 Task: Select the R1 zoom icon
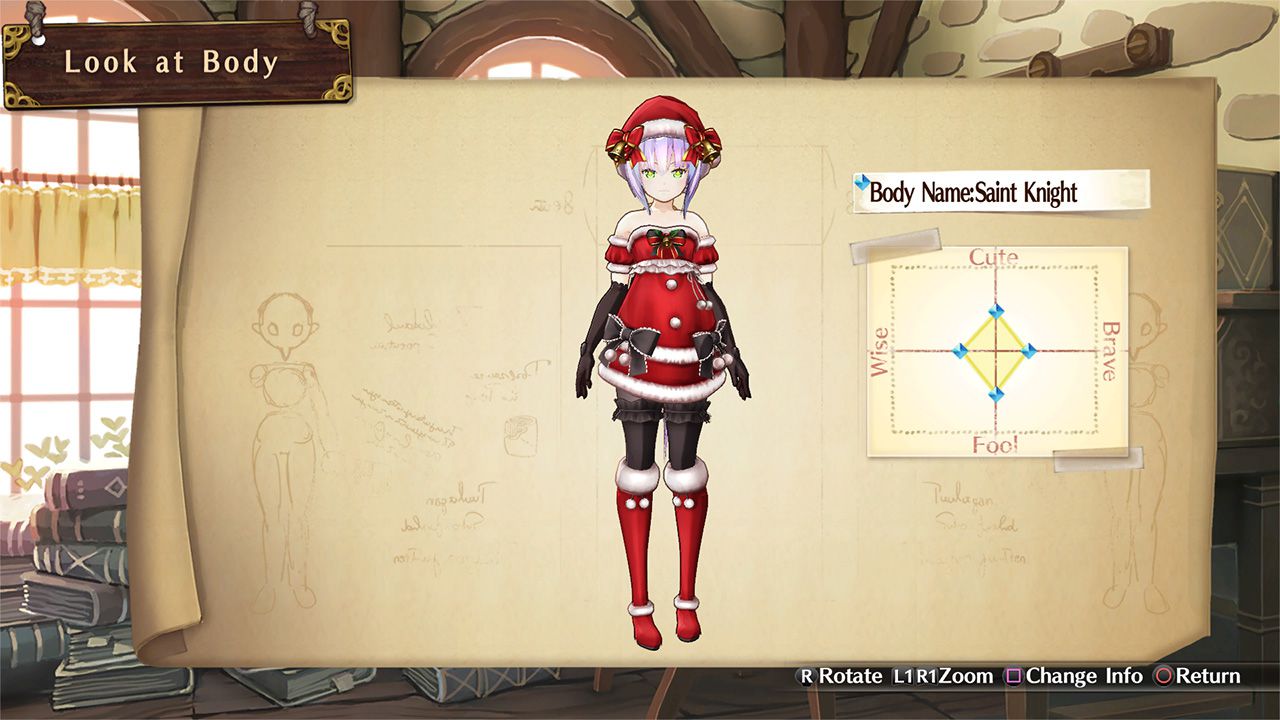927,677
